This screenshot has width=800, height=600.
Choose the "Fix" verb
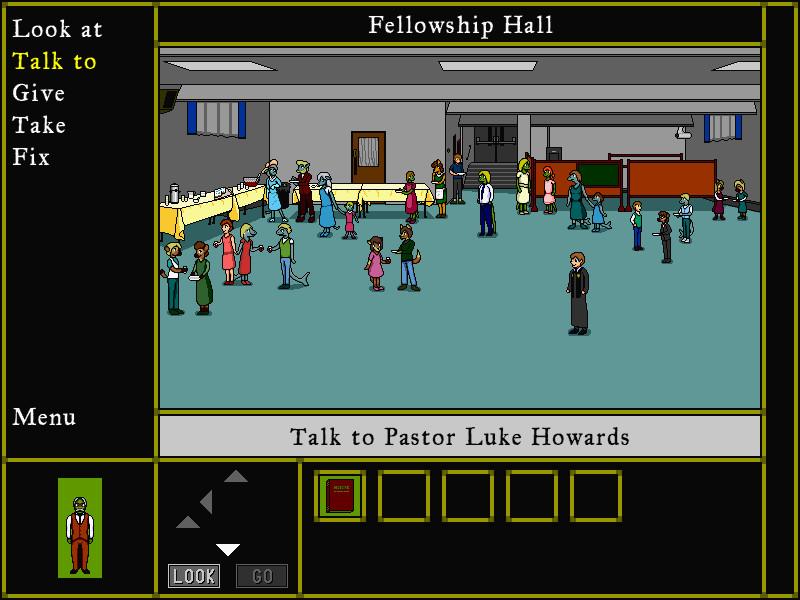point(31,157)
